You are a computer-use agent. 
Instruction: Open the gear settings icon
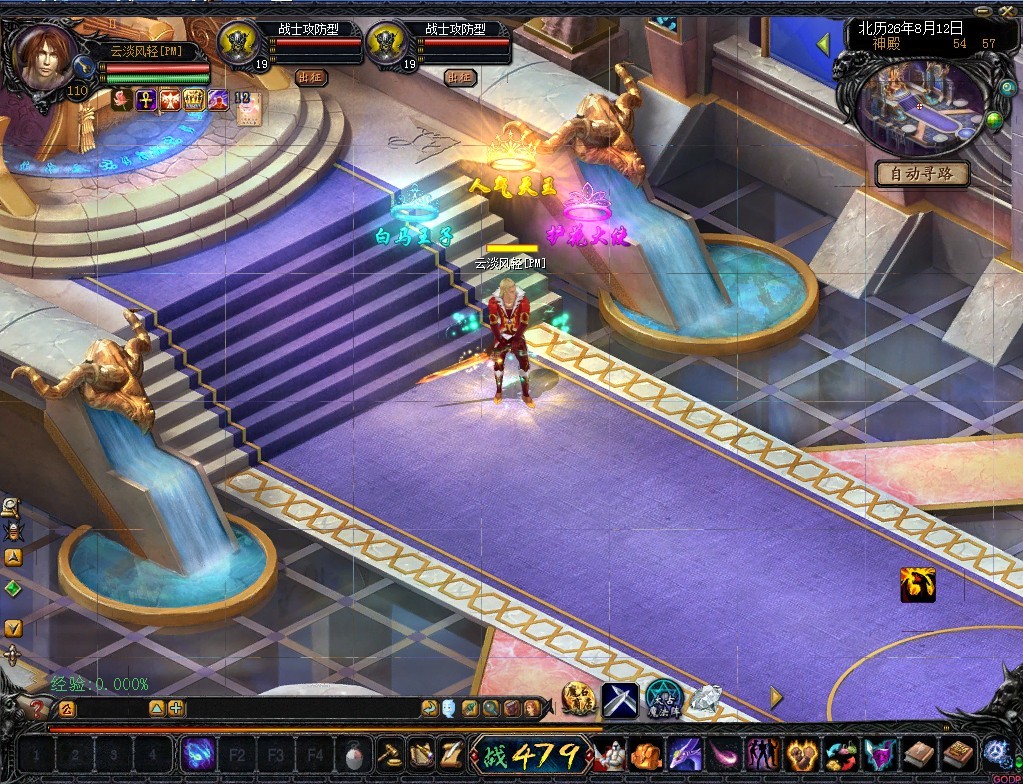pyautogui.click(x=996, y=752)
